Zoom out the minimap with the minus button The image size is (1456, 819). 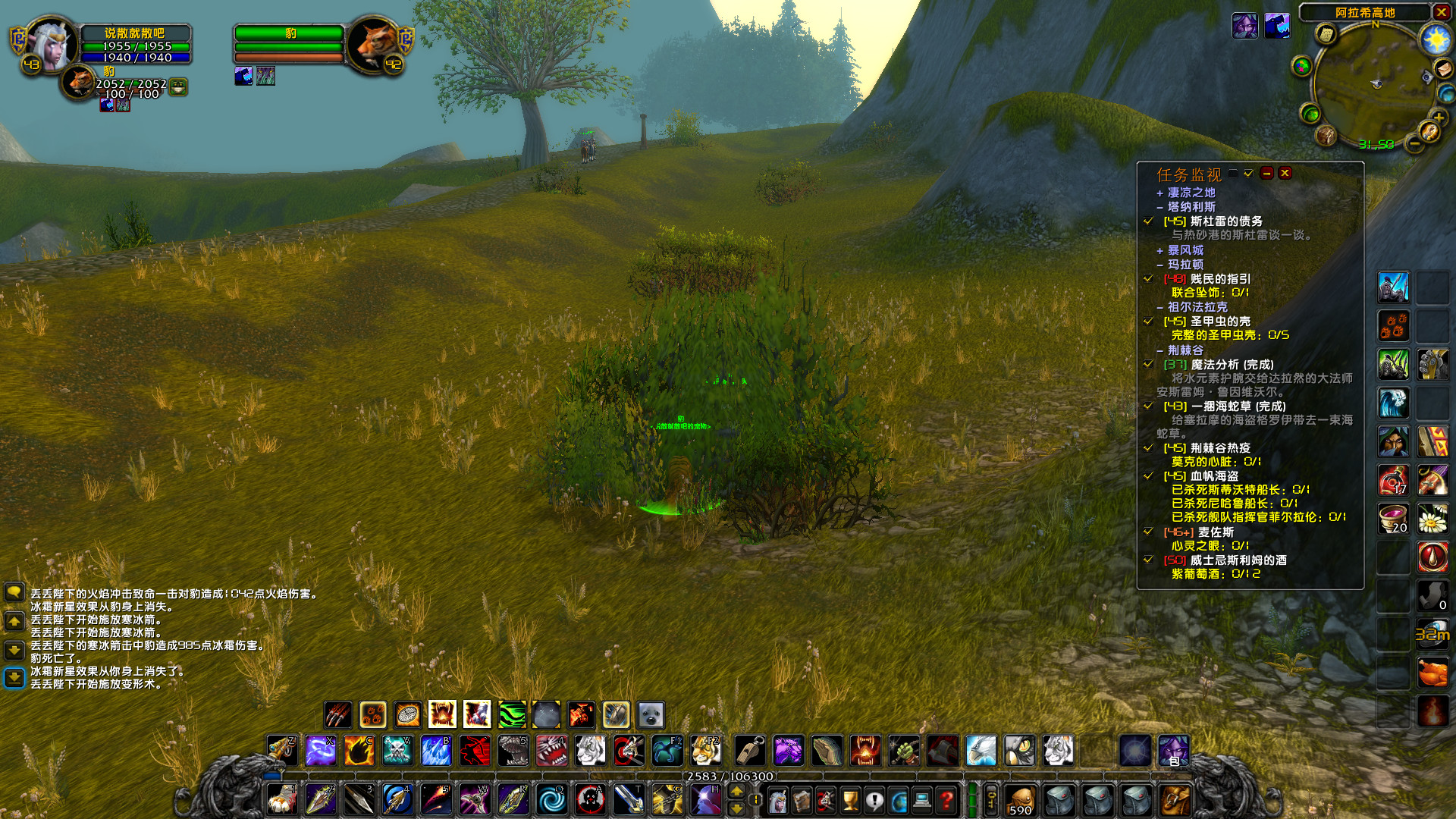pyautogui.click(x=1414, y=143)
